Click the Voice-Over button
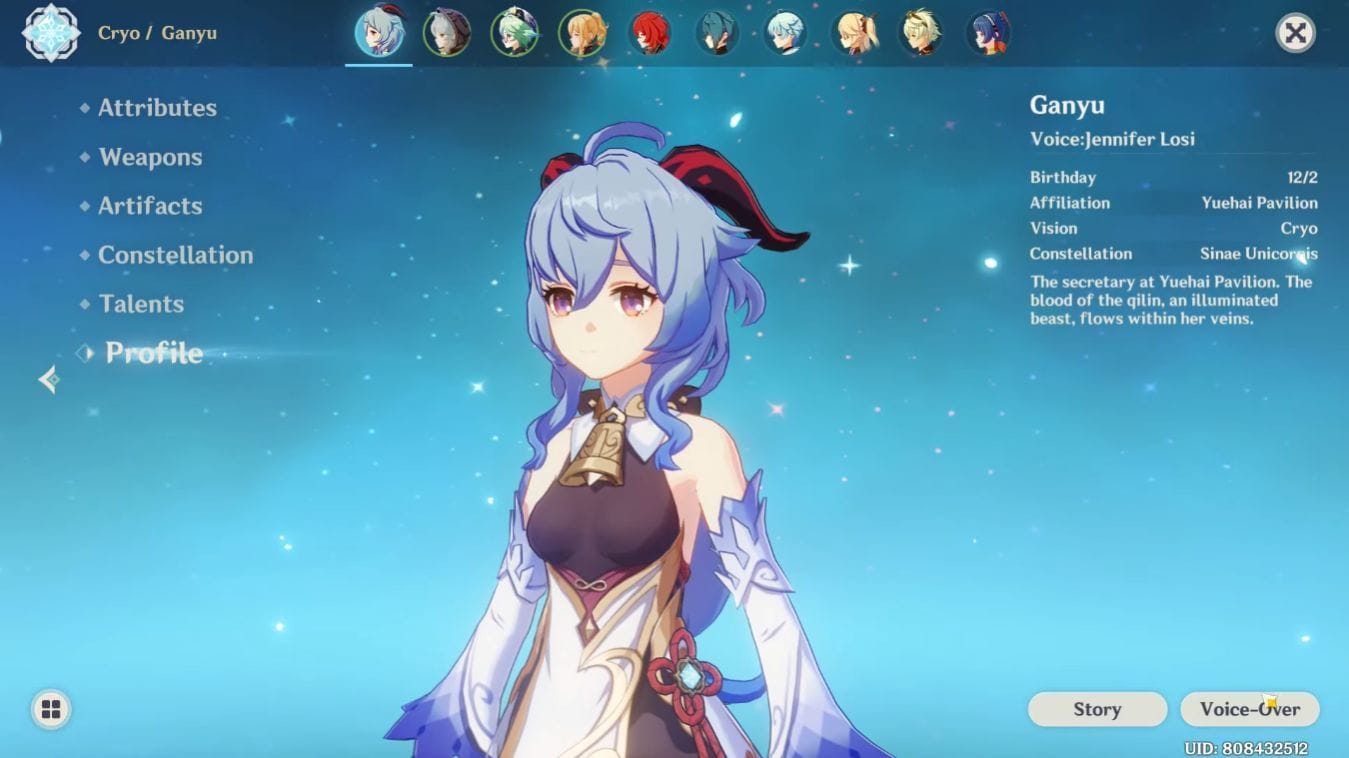The height and width of the screenshot is (758, 1349). click(1250, 709)
